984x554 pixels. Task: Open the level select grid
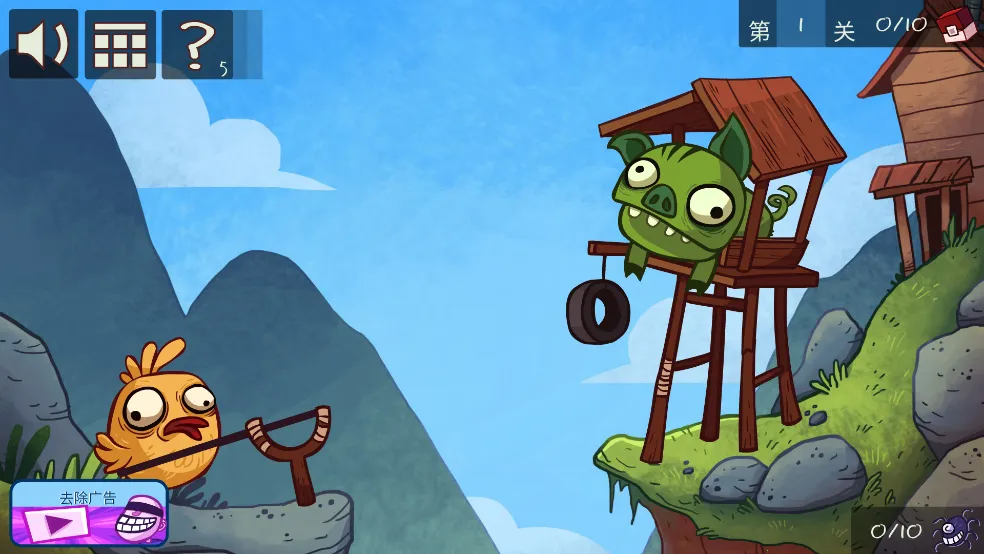point(120,45)
